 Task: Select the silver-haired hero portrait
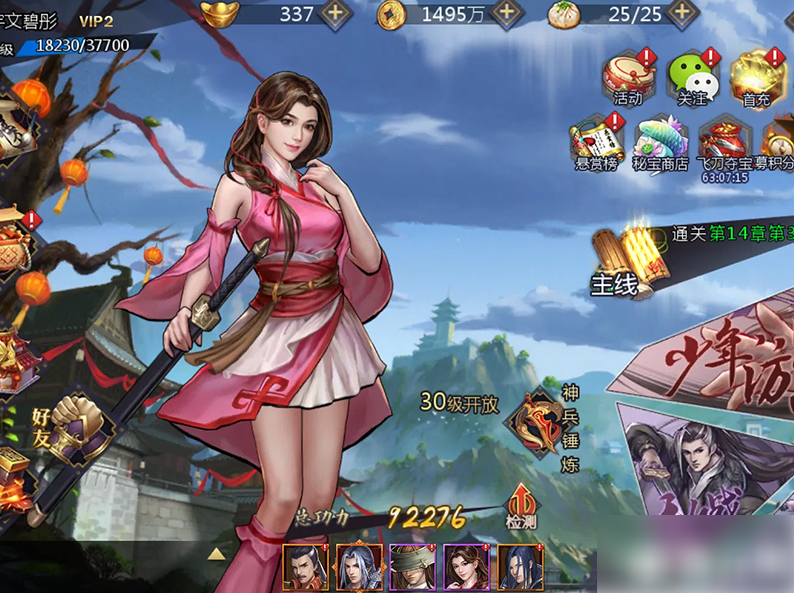(x=359, y=567)
